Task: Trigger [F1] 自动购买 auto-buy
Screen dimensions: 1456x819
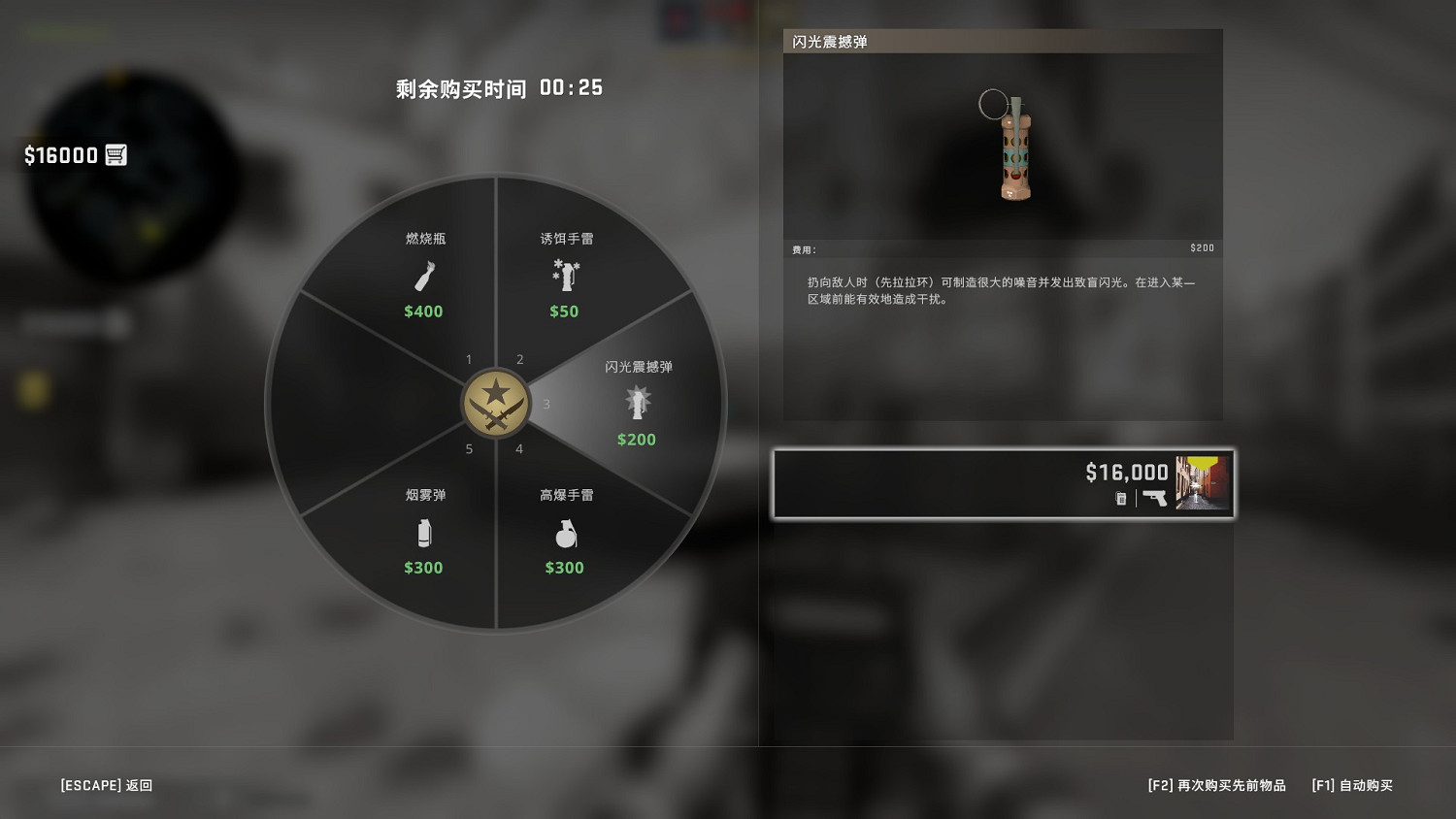Action: coord(1352,786)
